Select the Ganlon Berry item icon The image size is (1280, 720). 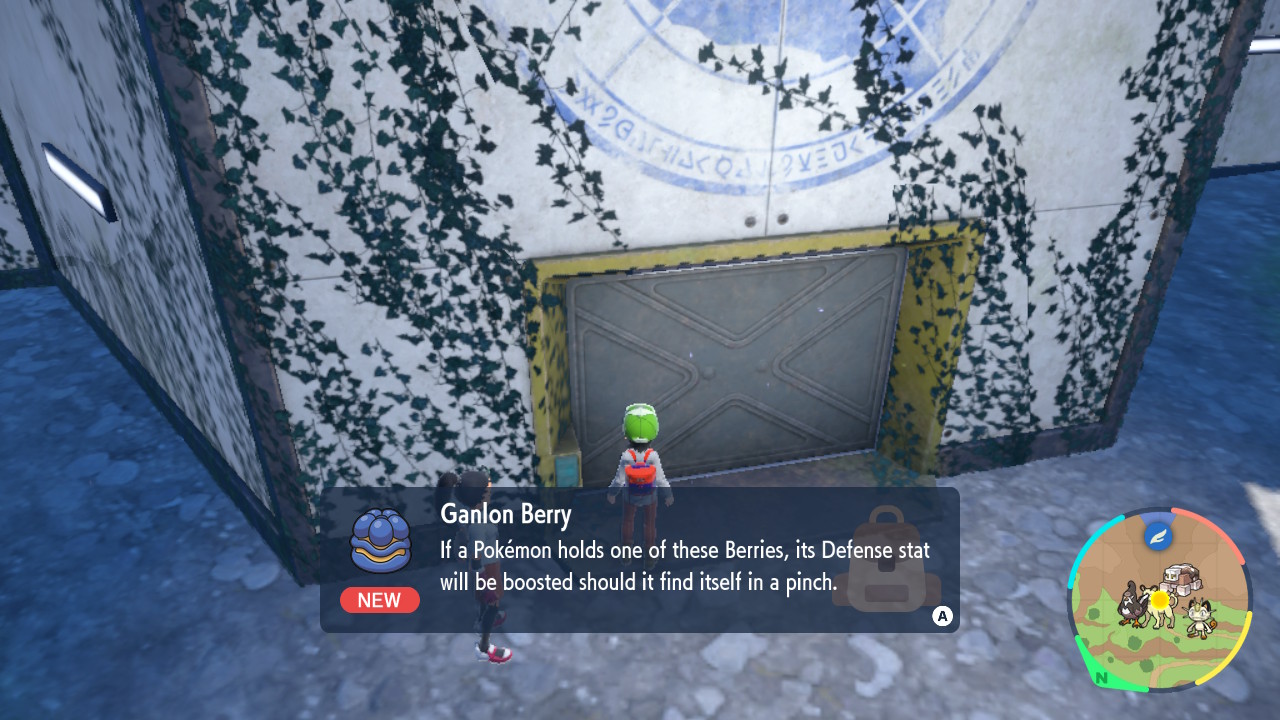point(380,541)
